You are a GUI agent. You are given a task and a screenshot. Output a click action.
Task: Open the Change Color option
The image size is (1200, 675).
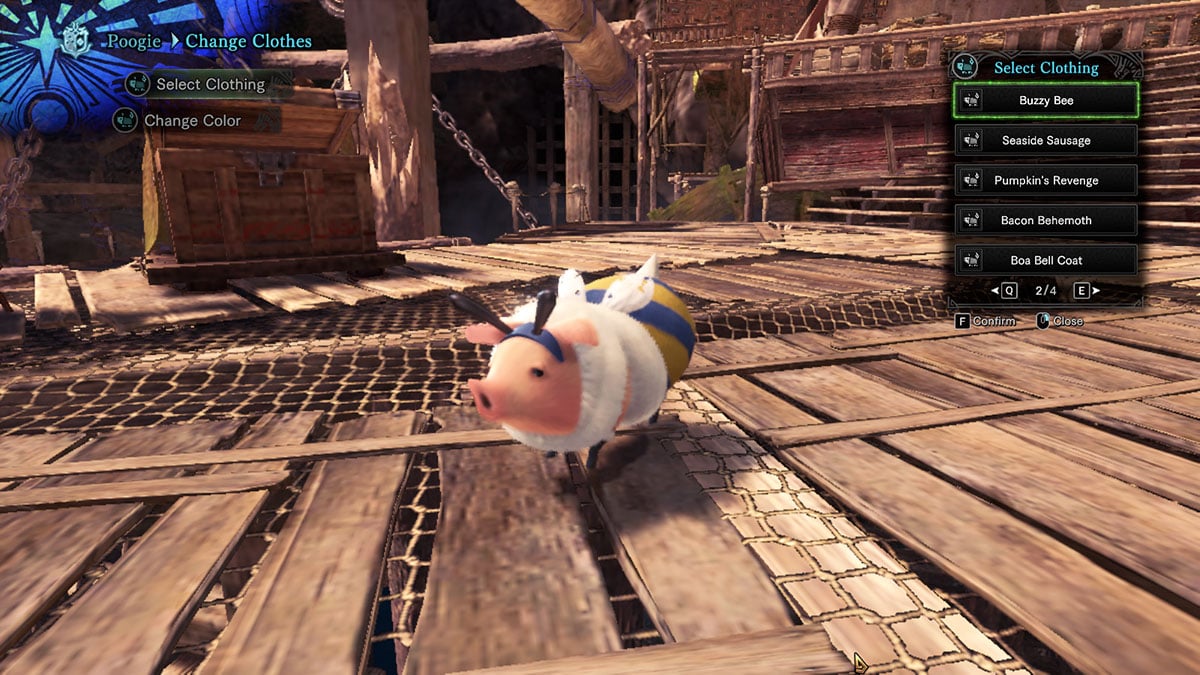pos(192,121)
